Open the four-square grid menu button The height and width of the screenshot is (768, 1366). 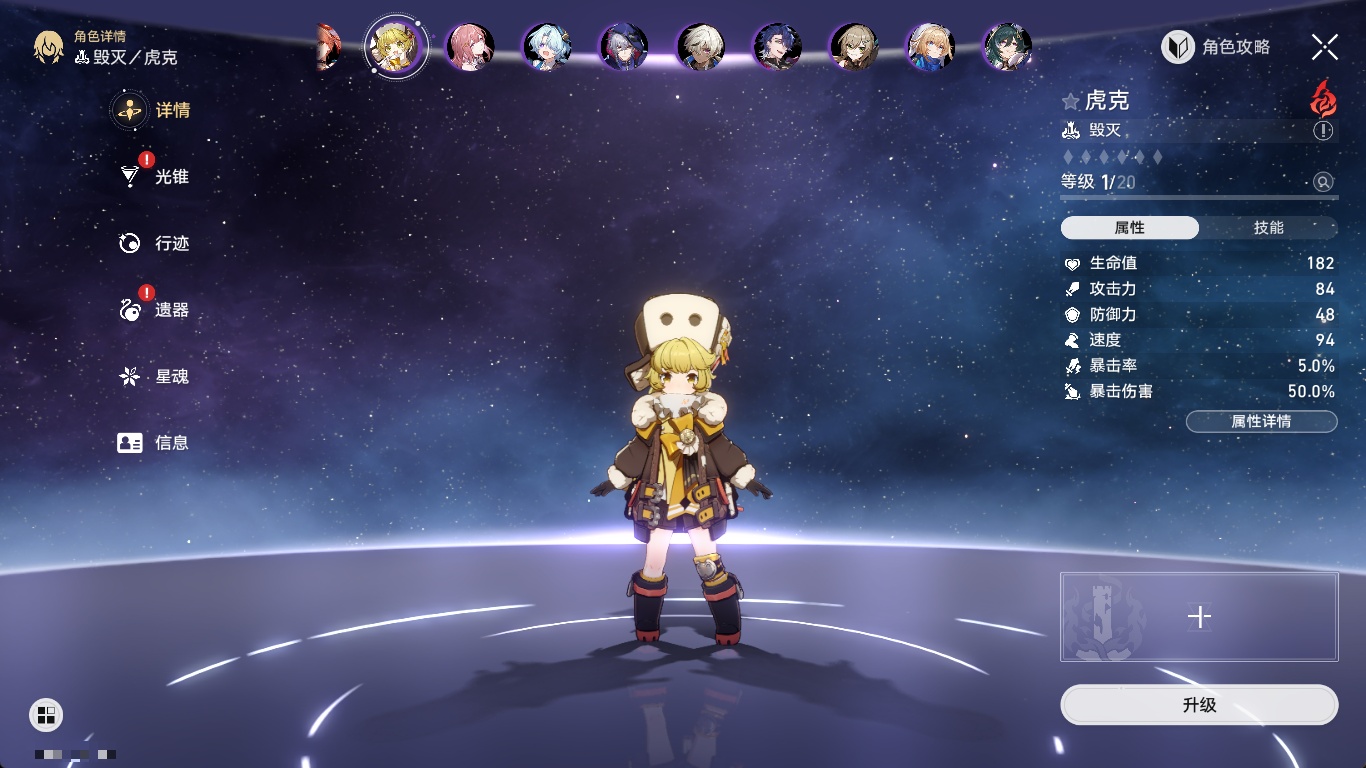coord(45,714)
